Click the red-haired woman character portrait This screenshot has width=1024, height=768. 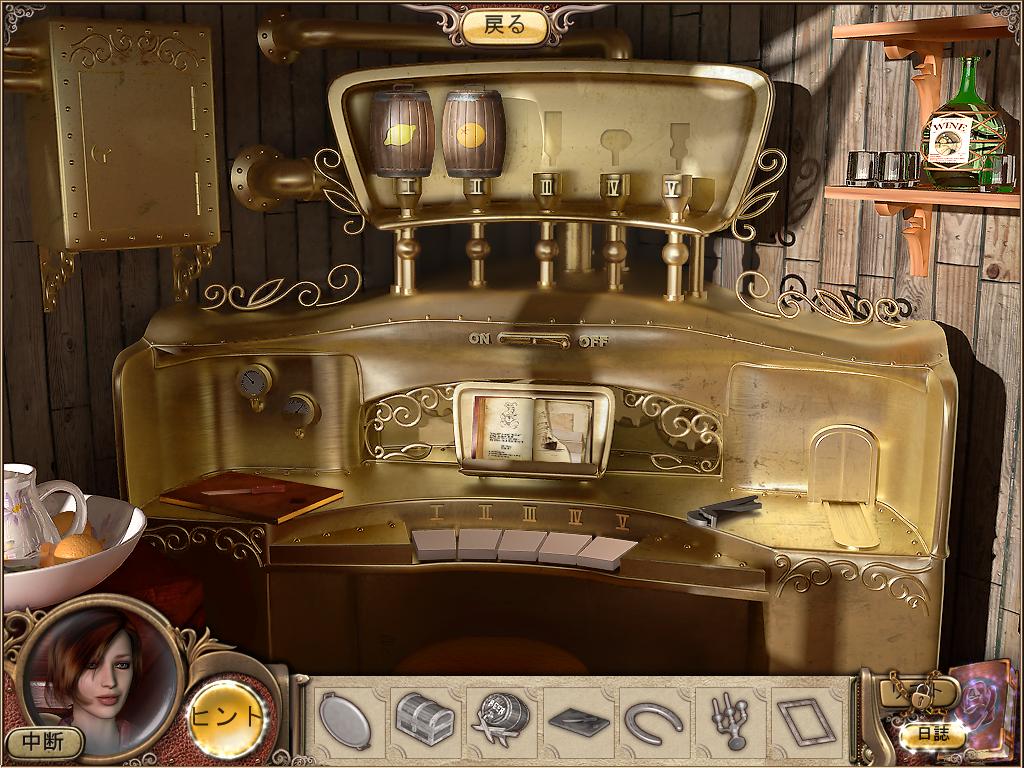100,670
